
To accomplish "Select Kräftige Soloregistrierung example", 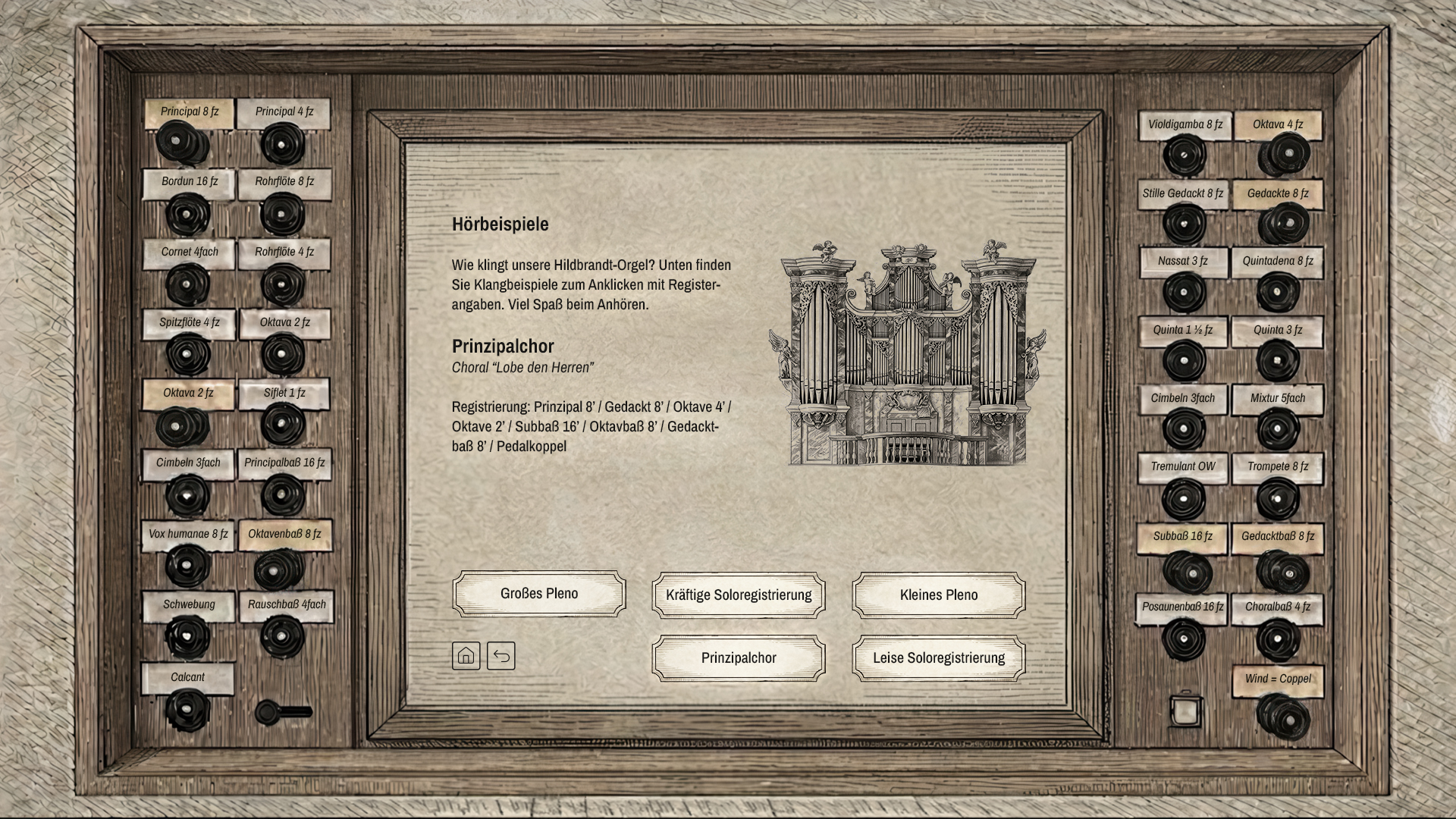I will coord(738,595).
